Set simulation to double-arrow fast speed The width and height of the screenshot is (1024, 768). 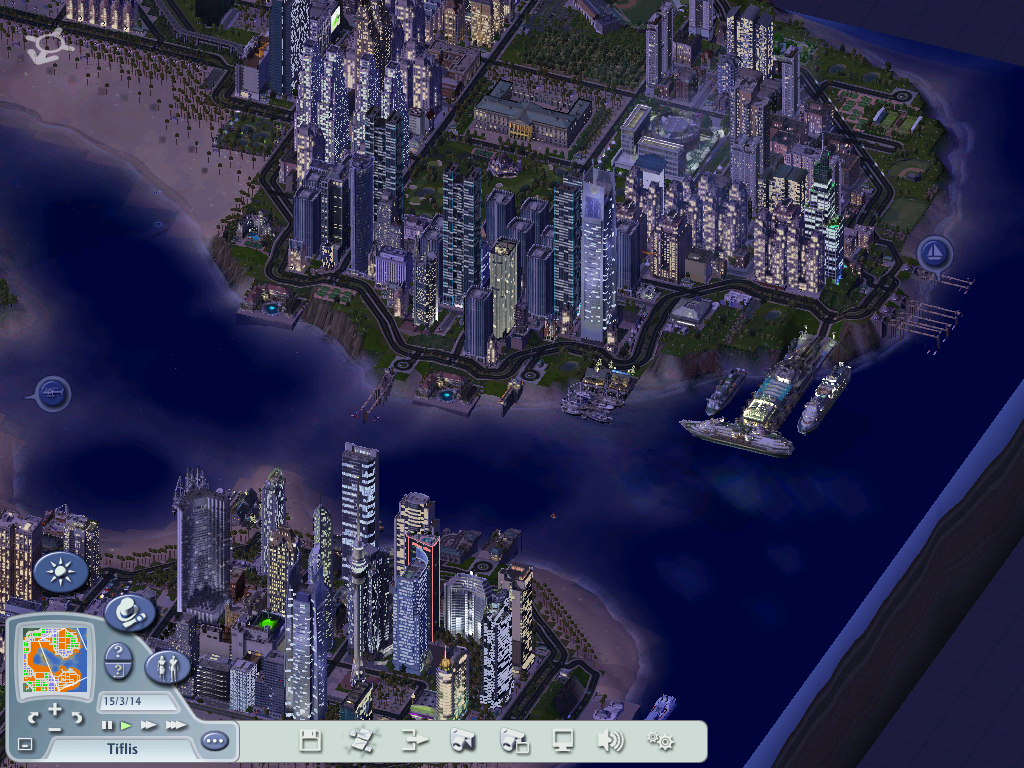coord(149,725)
